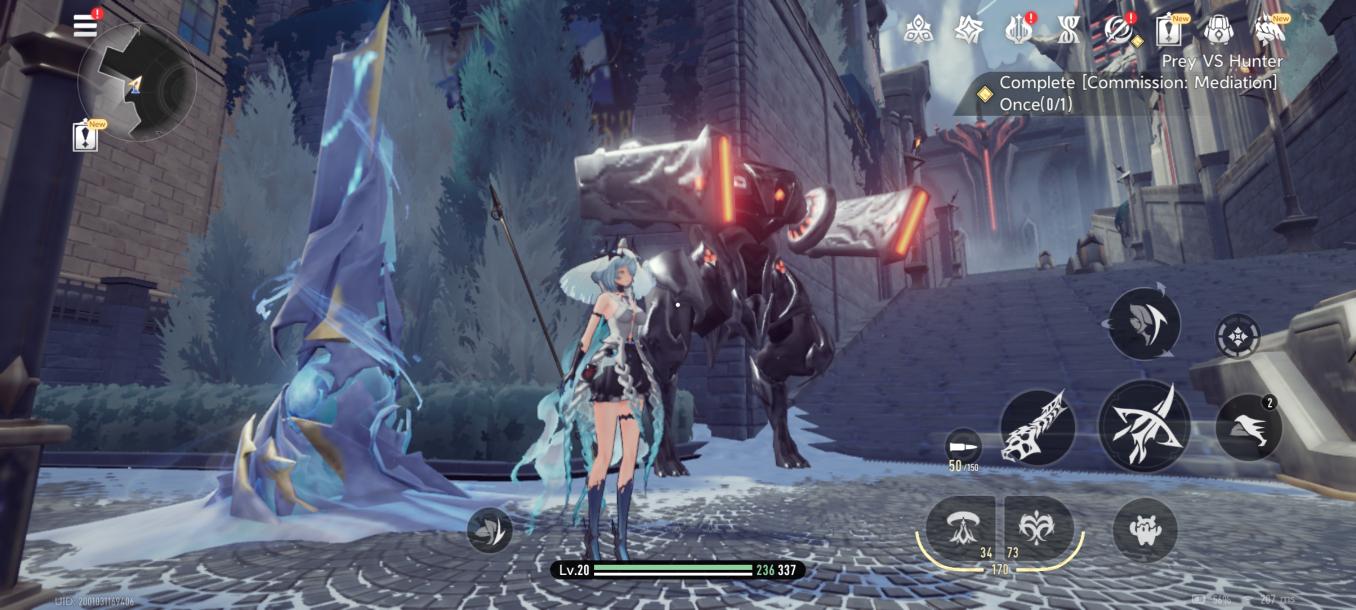1356x610 pixels.
Task: Select the Commission: Mediation quest tracker
Action: tap(1128, 93)
